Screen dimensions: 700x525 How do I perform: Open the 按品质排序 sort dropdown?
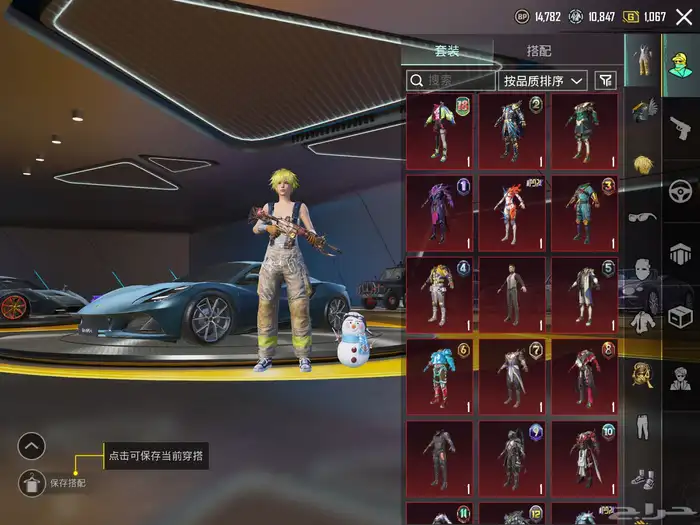coord(543,81)
